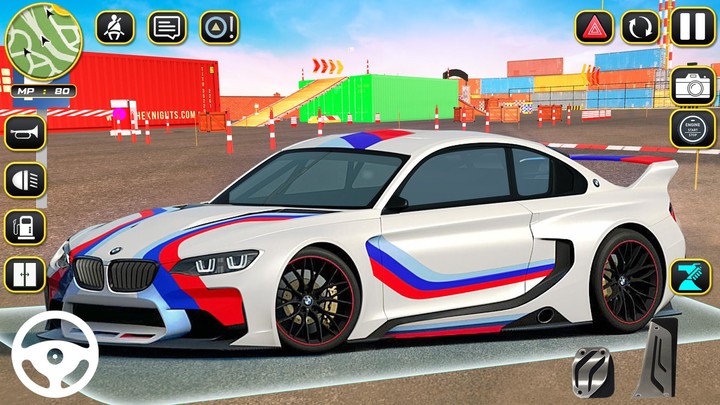Toggle the headlights button
Viewport: 720px width, 405px height.
point(25,180)
